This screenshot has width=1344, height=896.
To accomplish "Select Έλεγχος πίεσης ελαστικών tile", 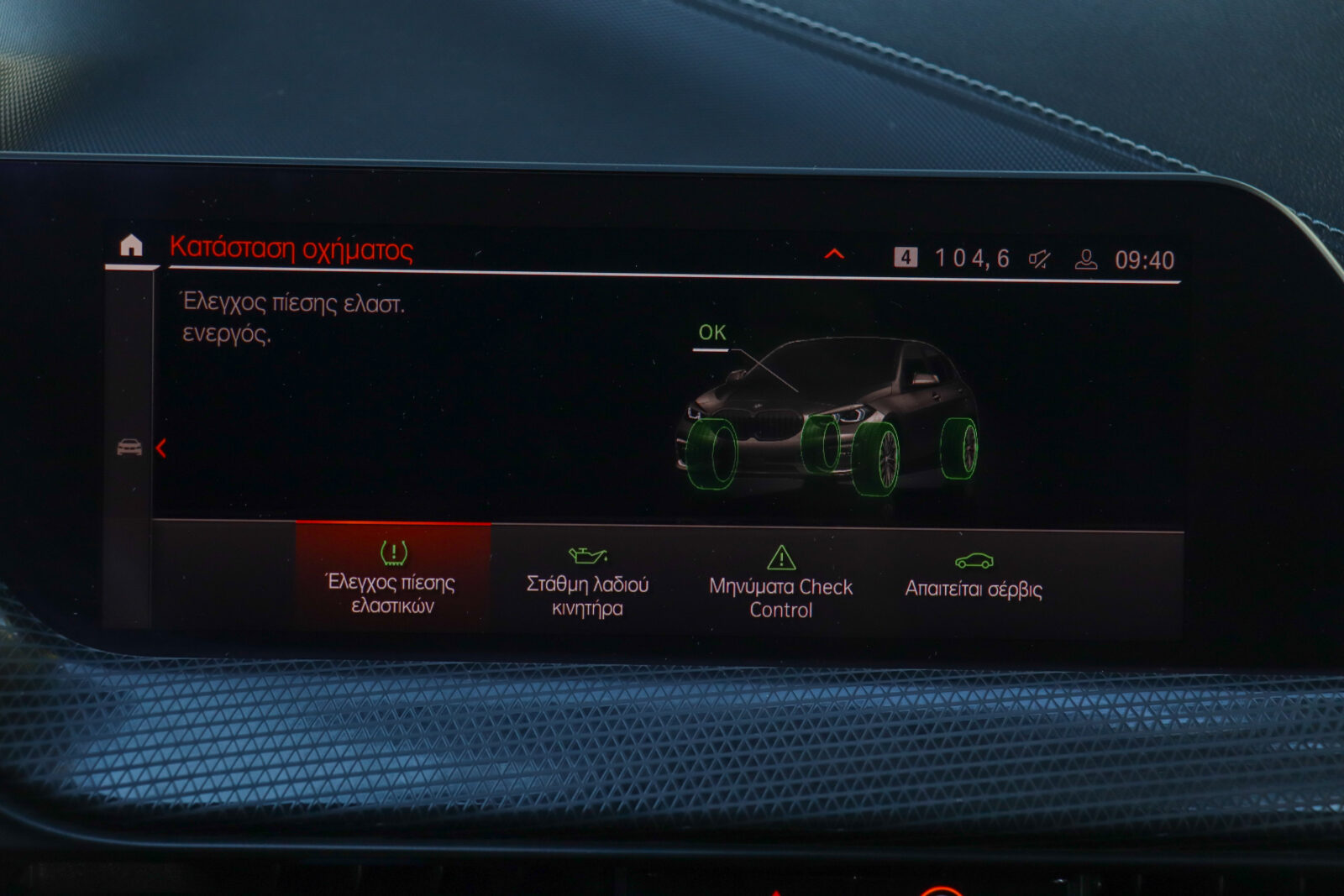I will (x=392, y=578).
